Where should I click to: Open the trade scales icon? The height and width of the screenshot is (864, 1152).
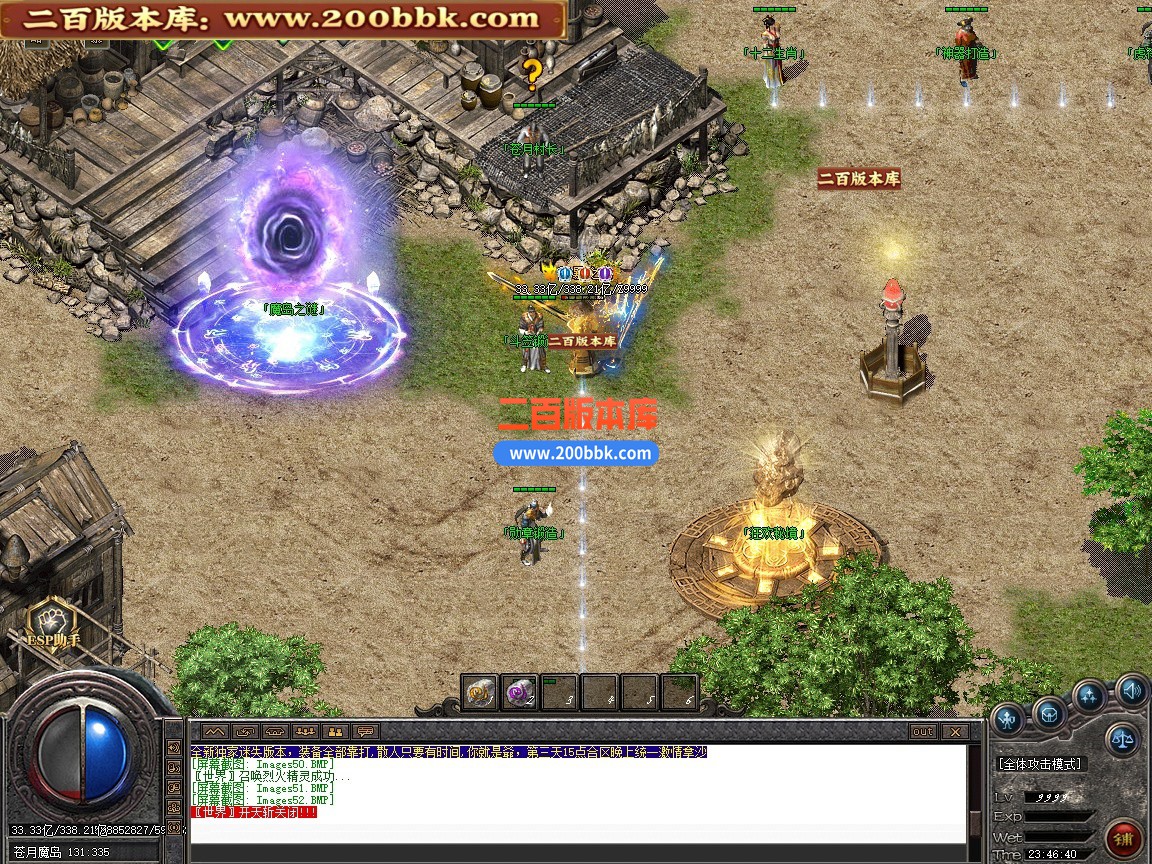click(1124, 740)
